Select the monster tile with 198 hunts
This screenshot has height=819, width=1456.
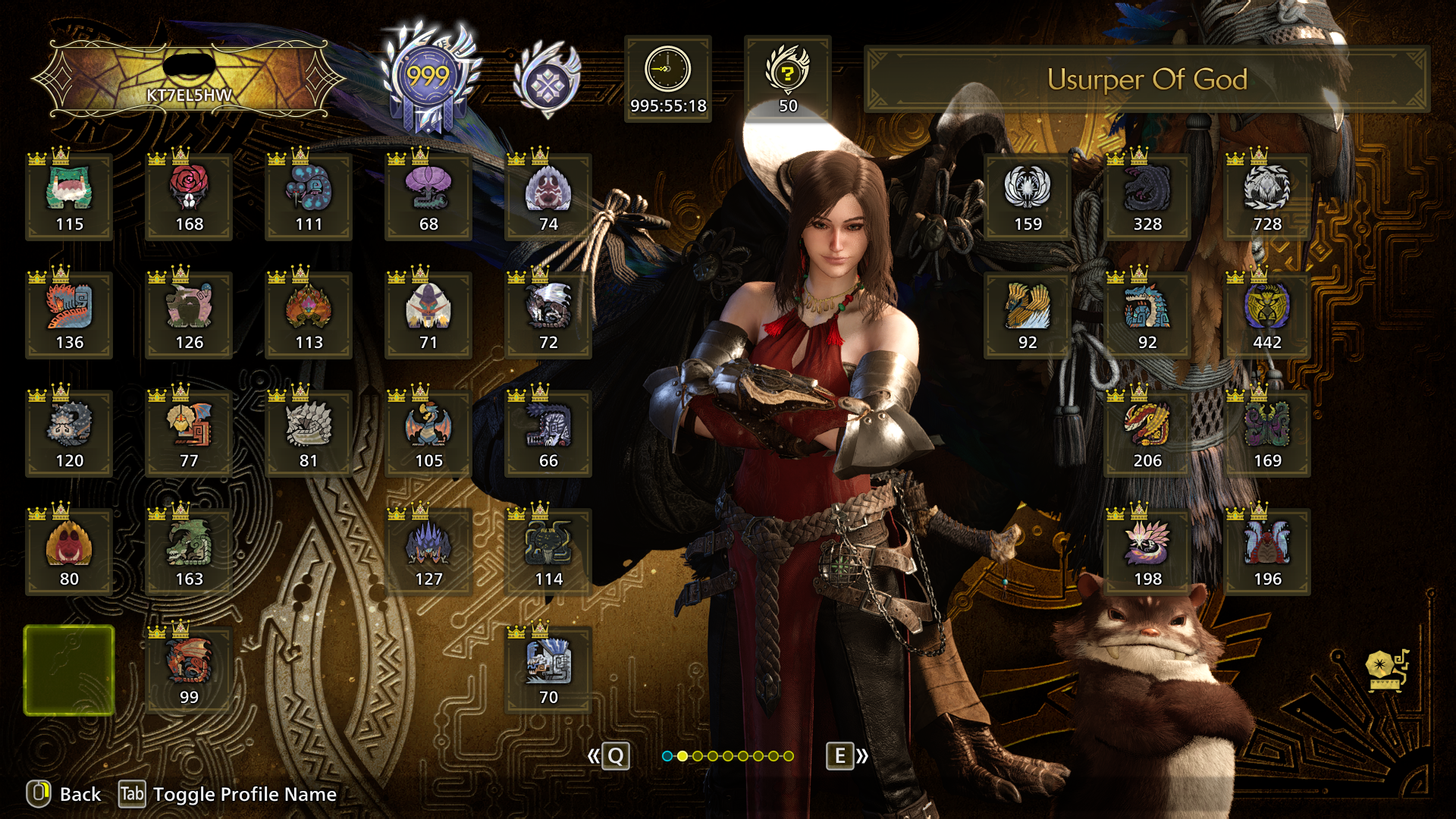click(x=1147, y=552)
